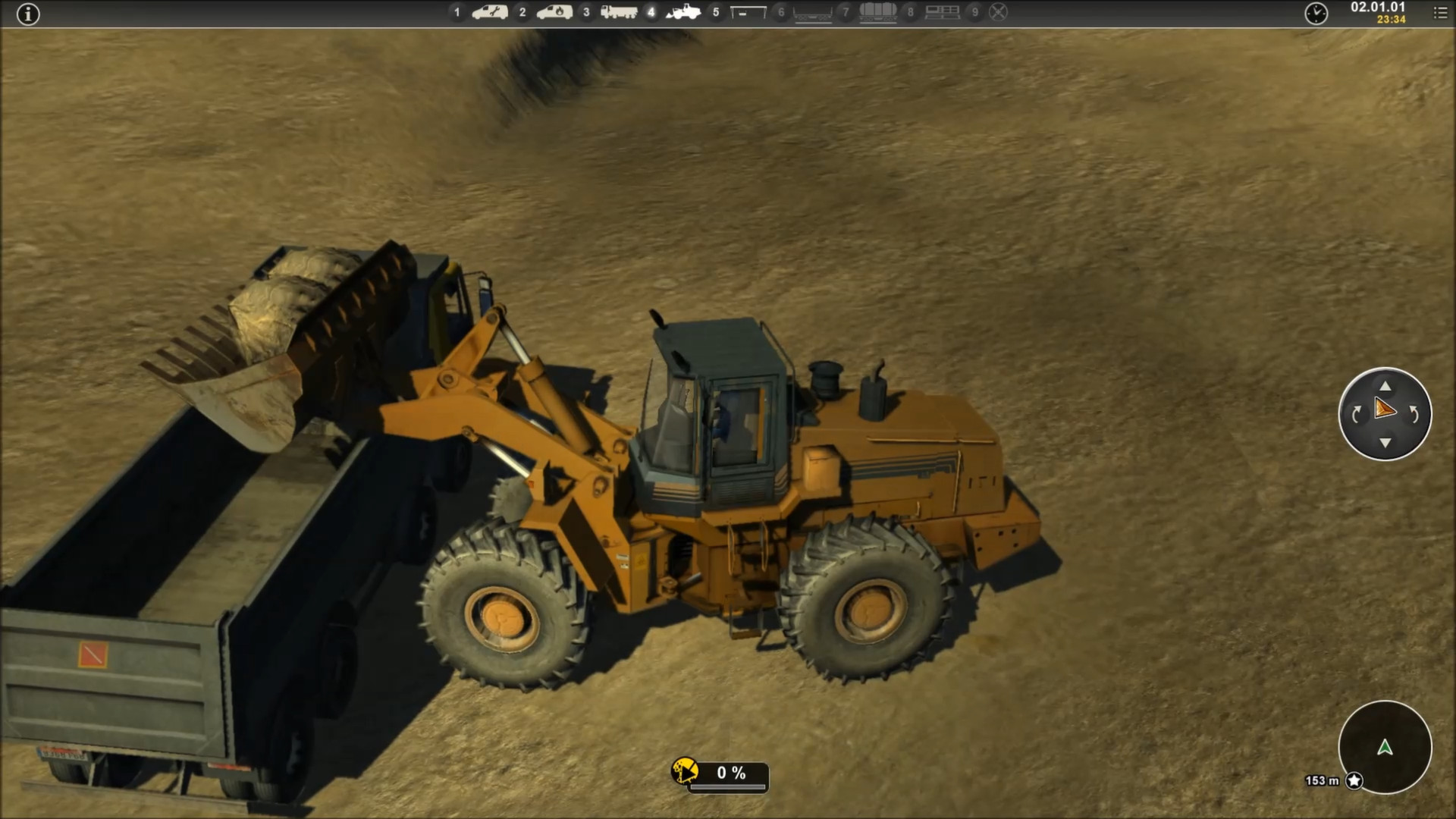Select the repair van in slot 1
This screenshot has width=1456, height=819.
point(490,12)
